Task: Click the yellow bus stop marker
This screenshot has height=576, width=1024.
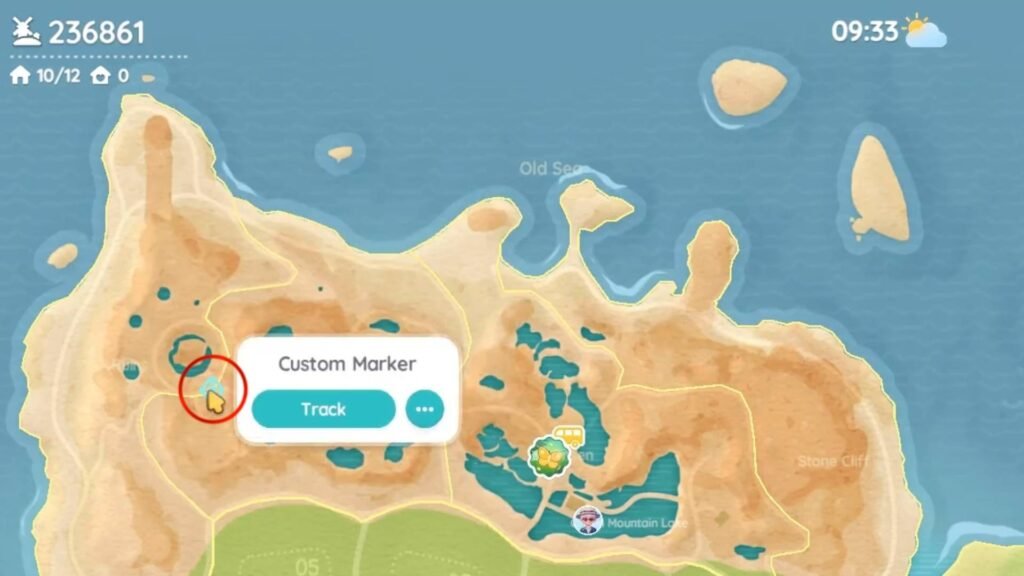Action: point(569,436)
